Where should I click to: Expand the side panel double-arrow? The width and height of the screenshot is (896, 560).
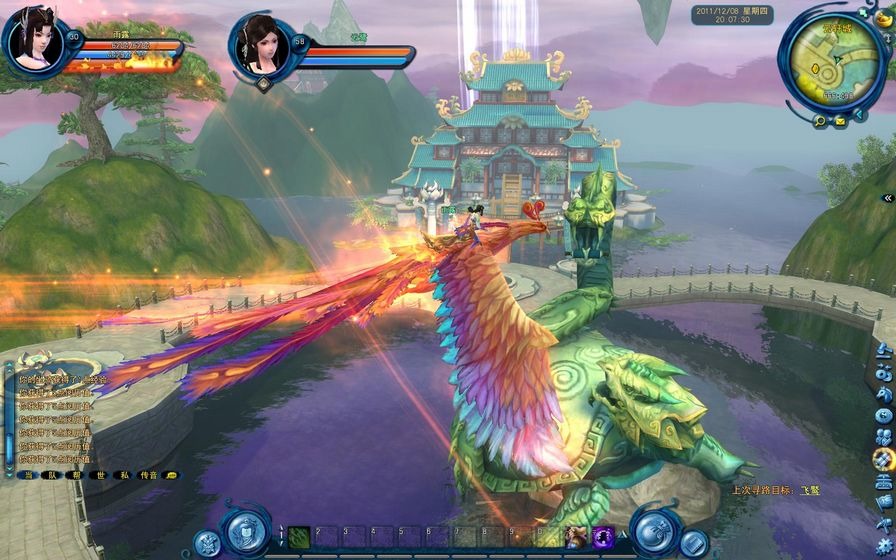(886, 198)
